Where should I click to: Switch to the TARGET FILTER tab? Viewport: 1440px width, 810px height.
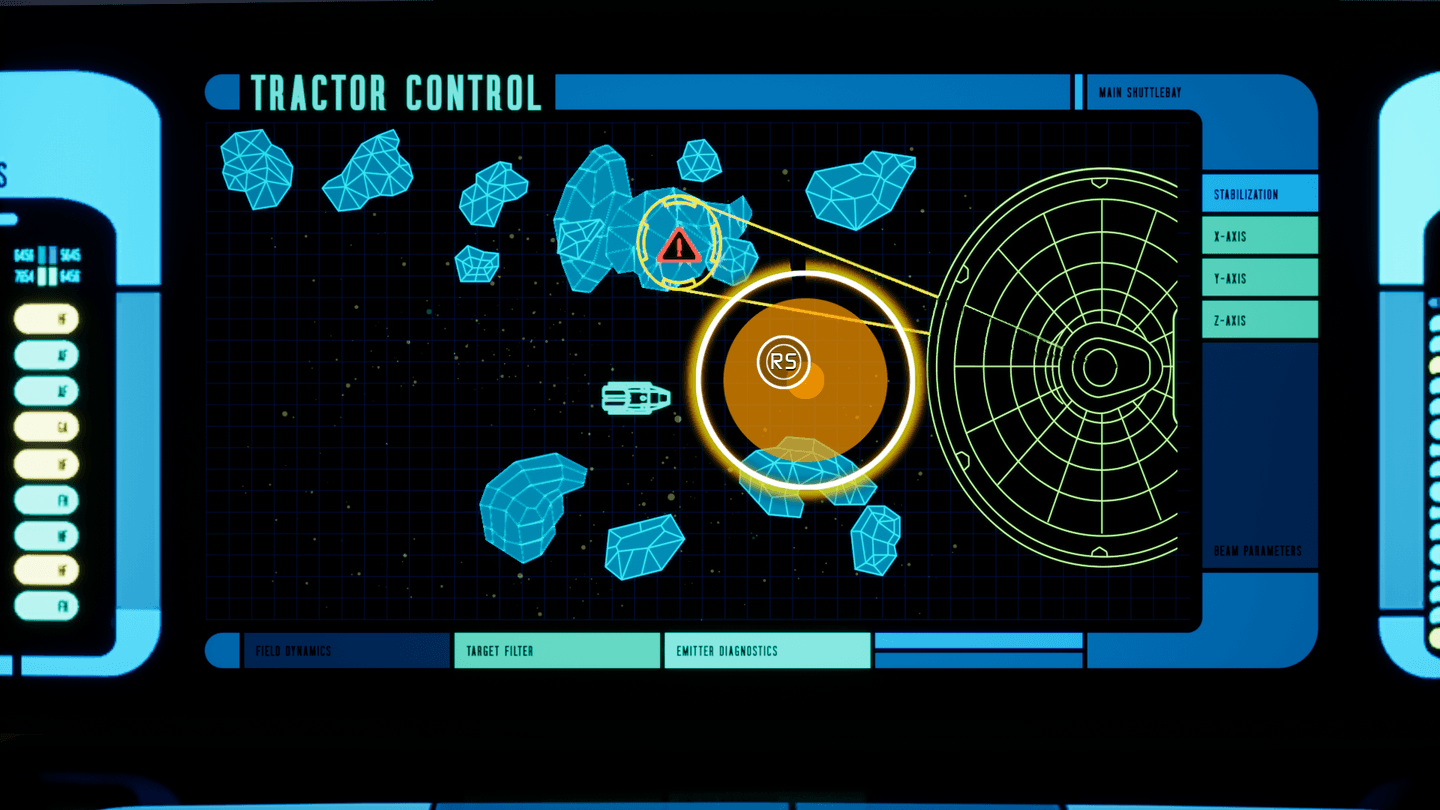(x=556, y=651)
